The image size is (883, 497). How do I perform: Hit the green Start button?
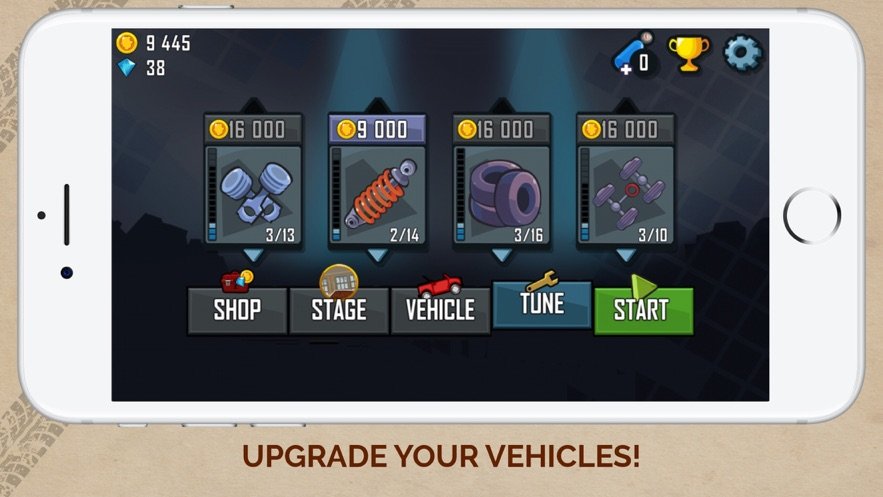click(x=643, y=310)
